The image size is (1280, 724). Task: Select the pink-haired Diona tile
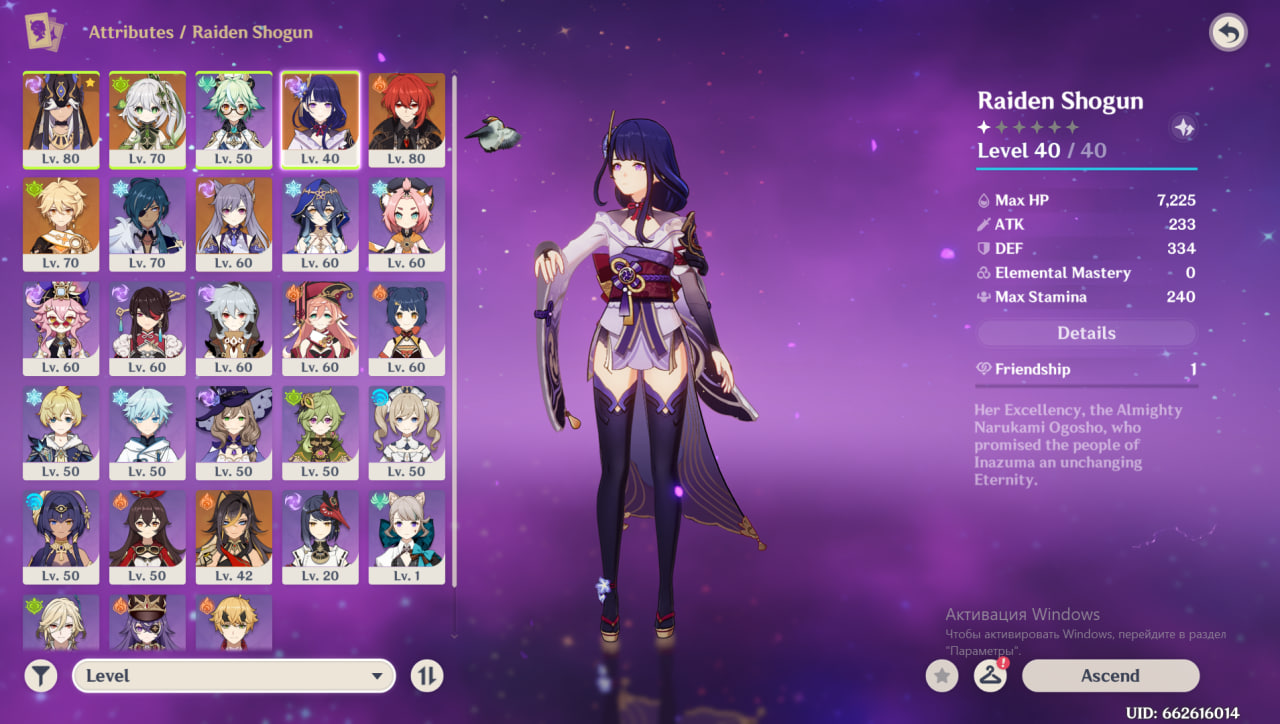(407, 223)
